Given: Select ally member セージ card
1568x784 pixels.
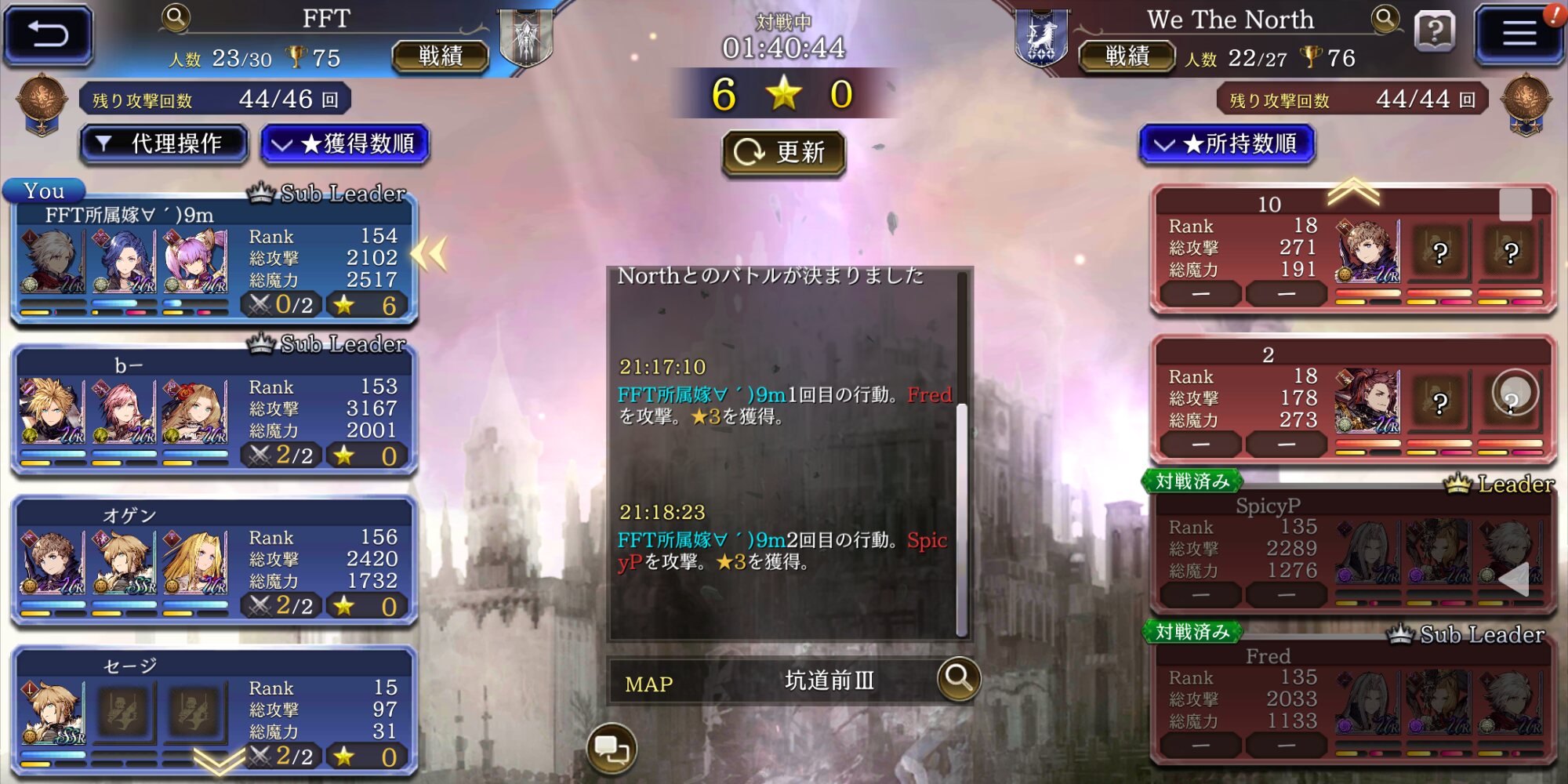Looking at the screenshot, I should (x=213, y=710).
